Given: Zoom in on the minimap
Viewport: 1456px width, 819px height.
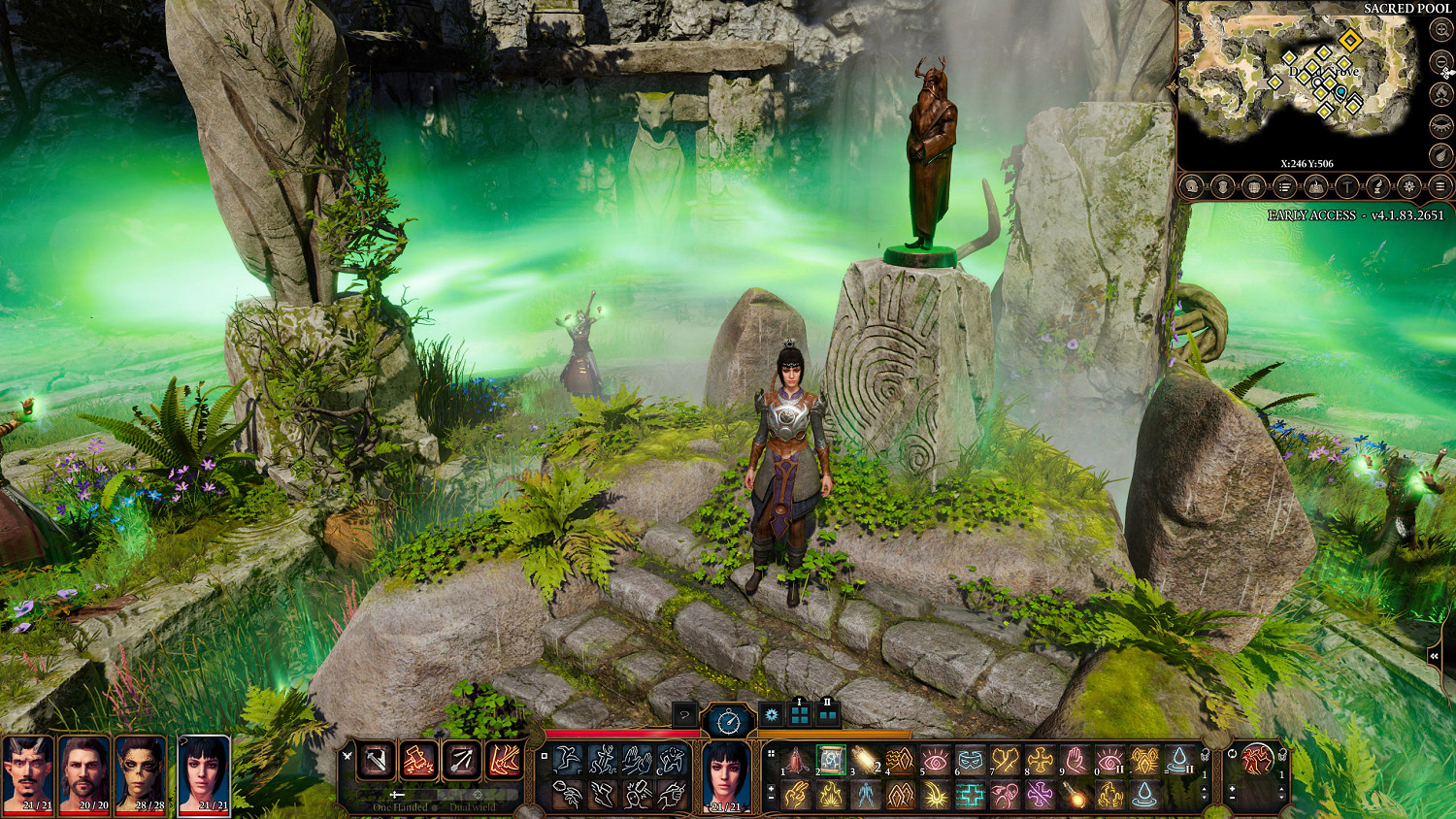Looking at the screenshot, I should click(x=1441, y=30).
